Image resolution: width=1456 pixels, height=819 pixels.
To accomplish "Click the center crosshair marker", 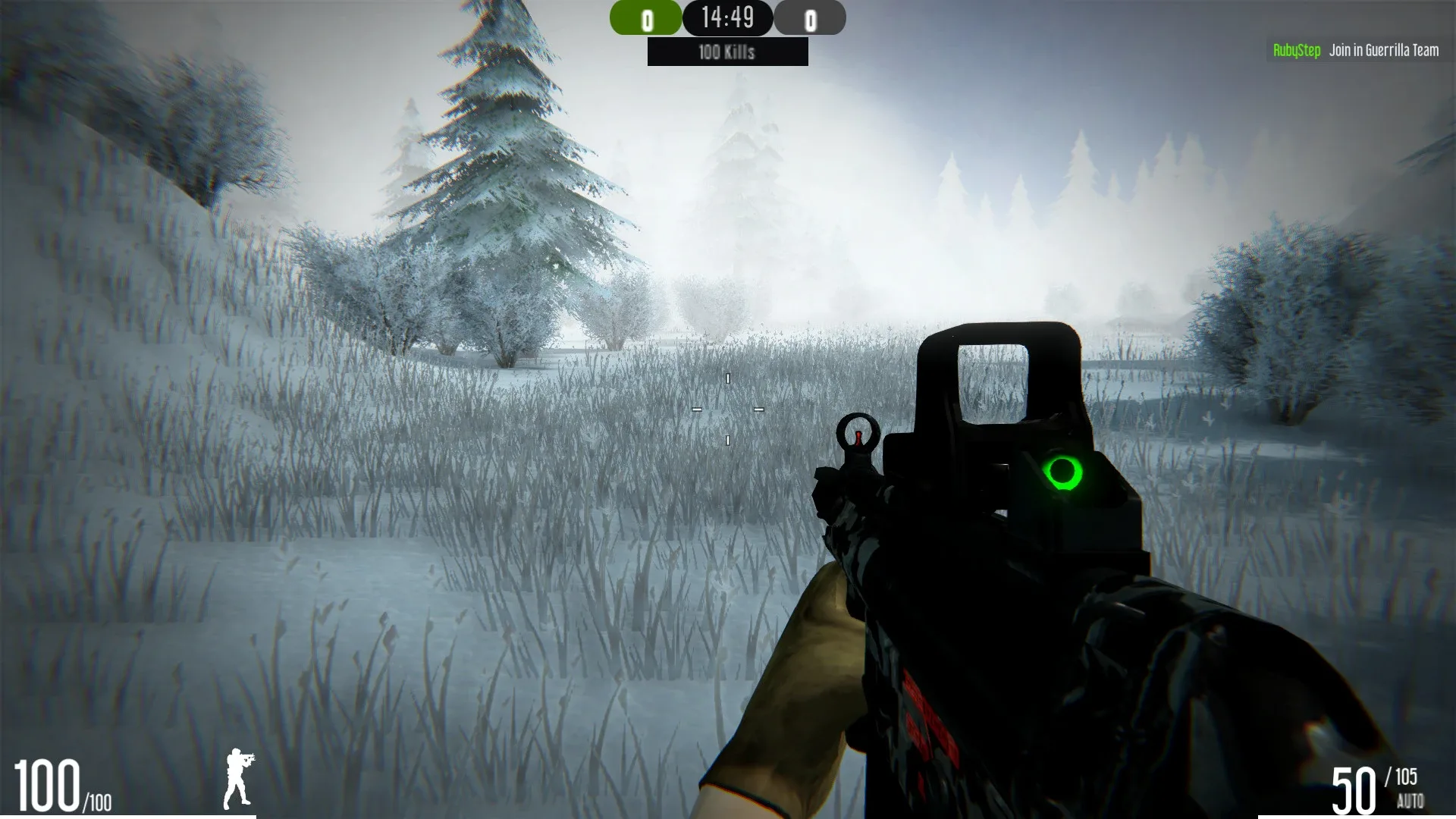I will [x=726, y=409].
